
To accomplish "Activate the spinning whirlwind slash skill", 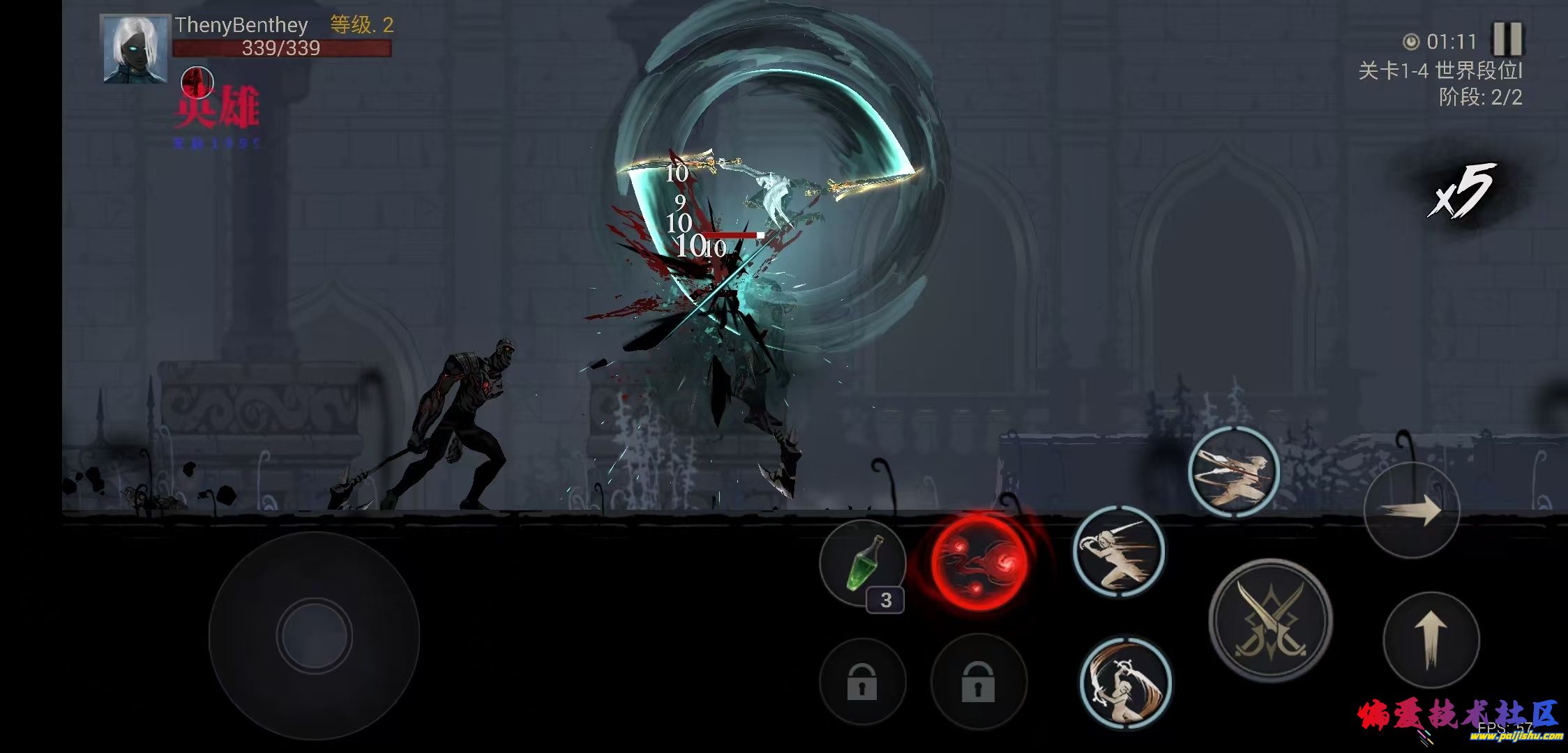I will [x=1125, y=683].
